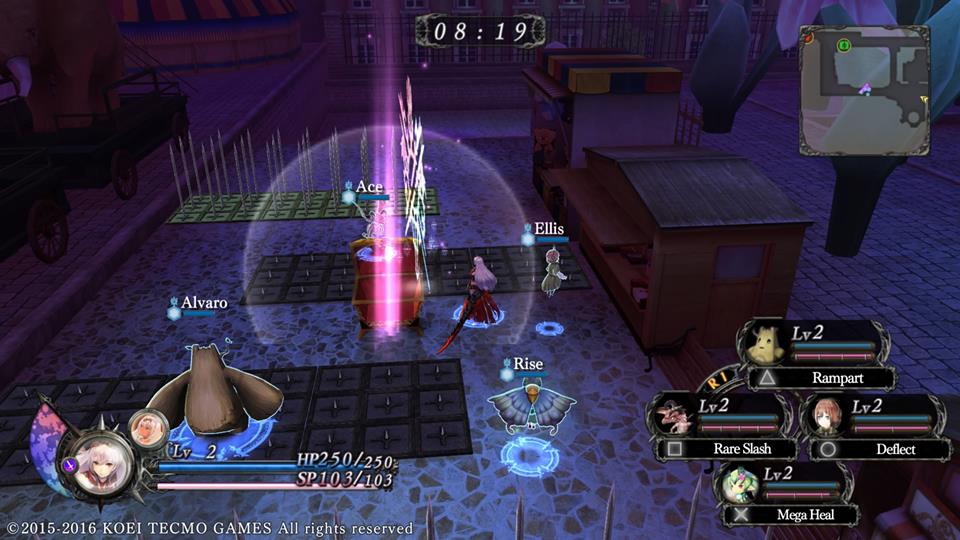
Task: Choose the green-haired Mega Heal servan portrait
Action: [x=738, y=480]
